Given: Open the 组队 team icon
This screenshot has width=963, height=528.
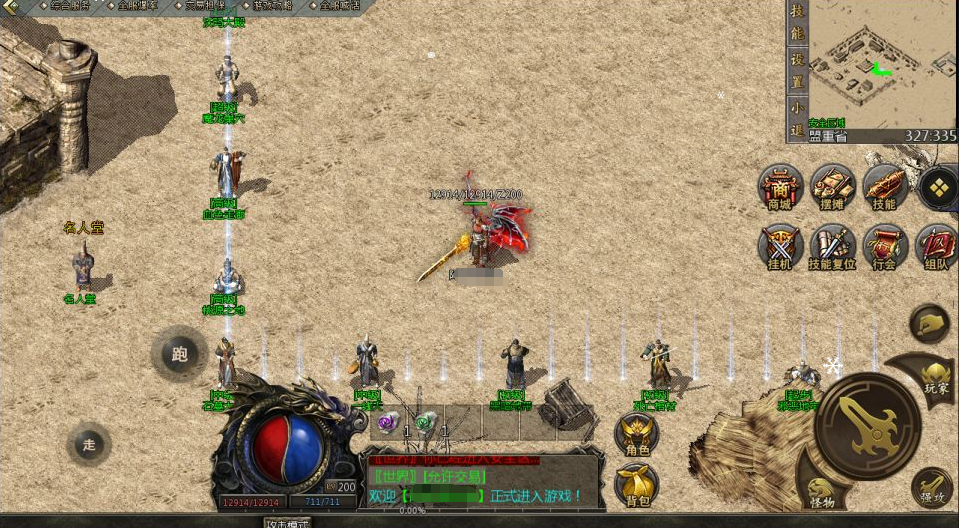Looking at the screenshot, I should click(x=937, y=247).
